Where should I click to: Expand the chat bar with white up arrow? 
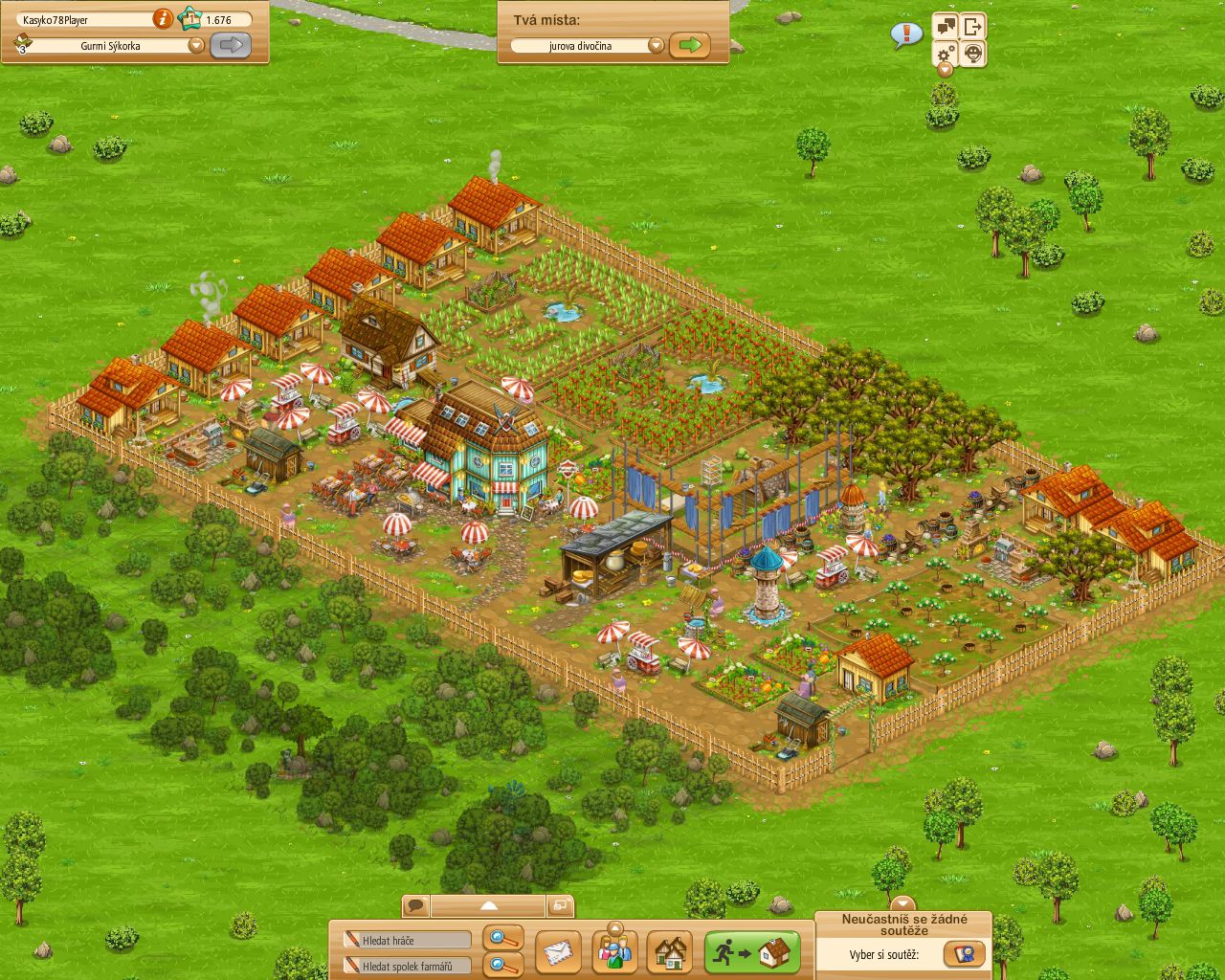488,905
